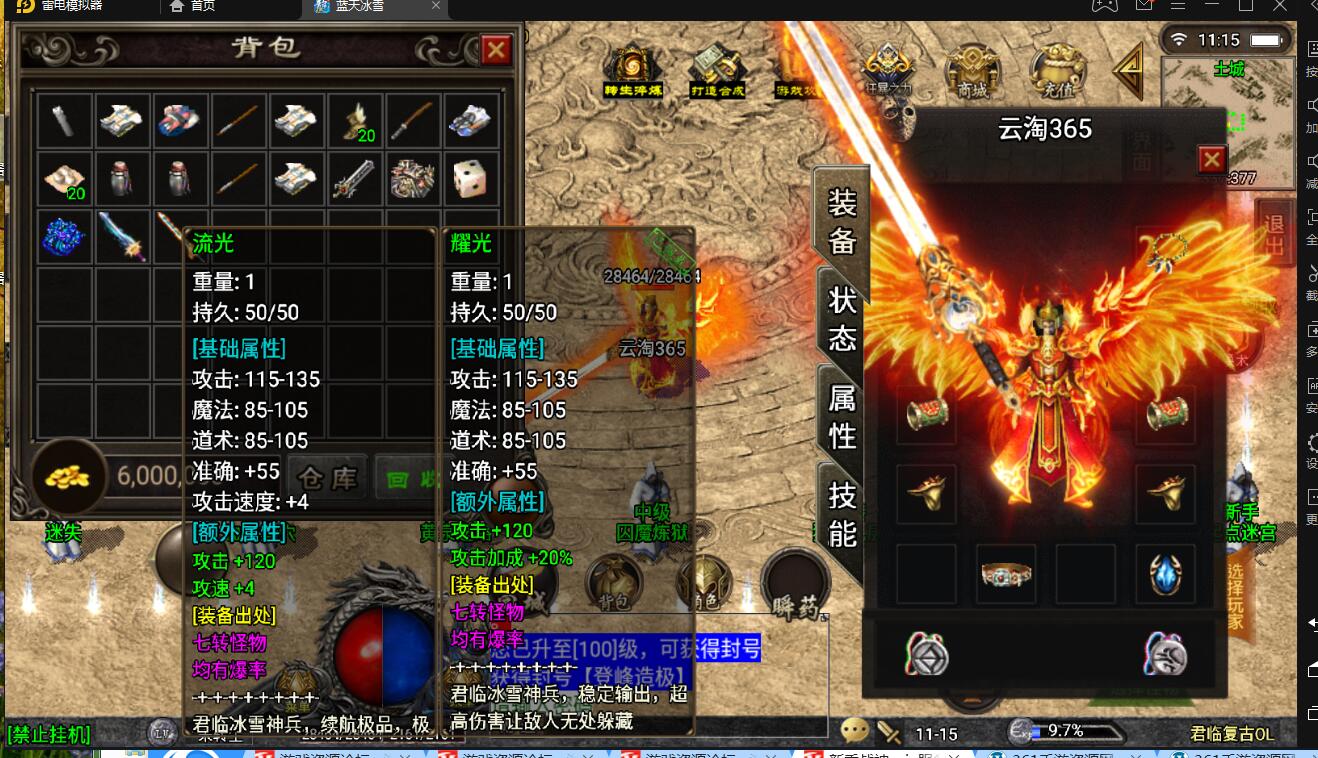Image resolution: width=1318 pixels, height=758 pixels.
Task: Select the equipped blue gem slot
Action: pyautogui.click(x=1166, y=575)
